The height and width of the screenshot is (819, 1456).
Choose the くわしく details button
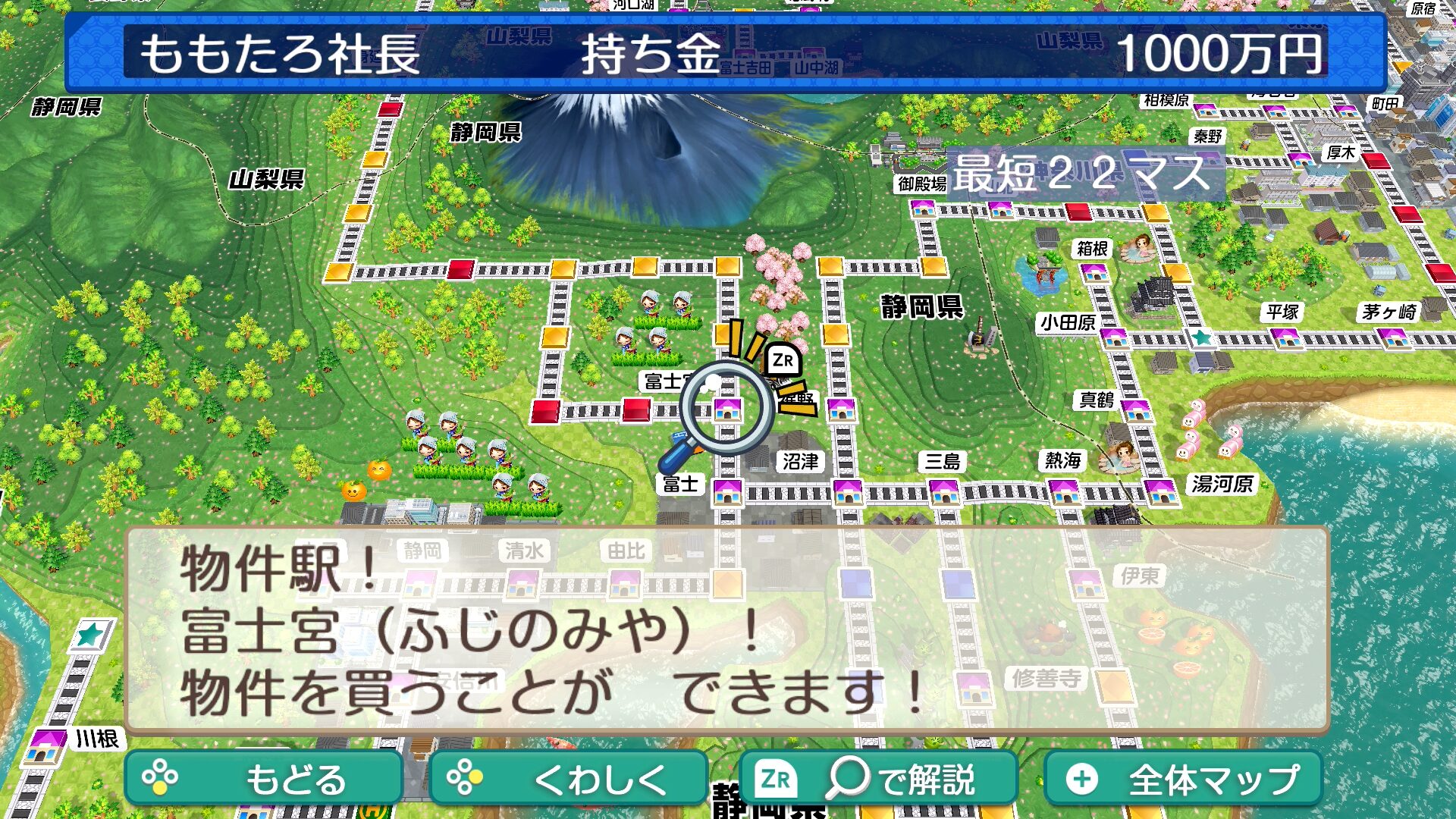coord(569,779)
